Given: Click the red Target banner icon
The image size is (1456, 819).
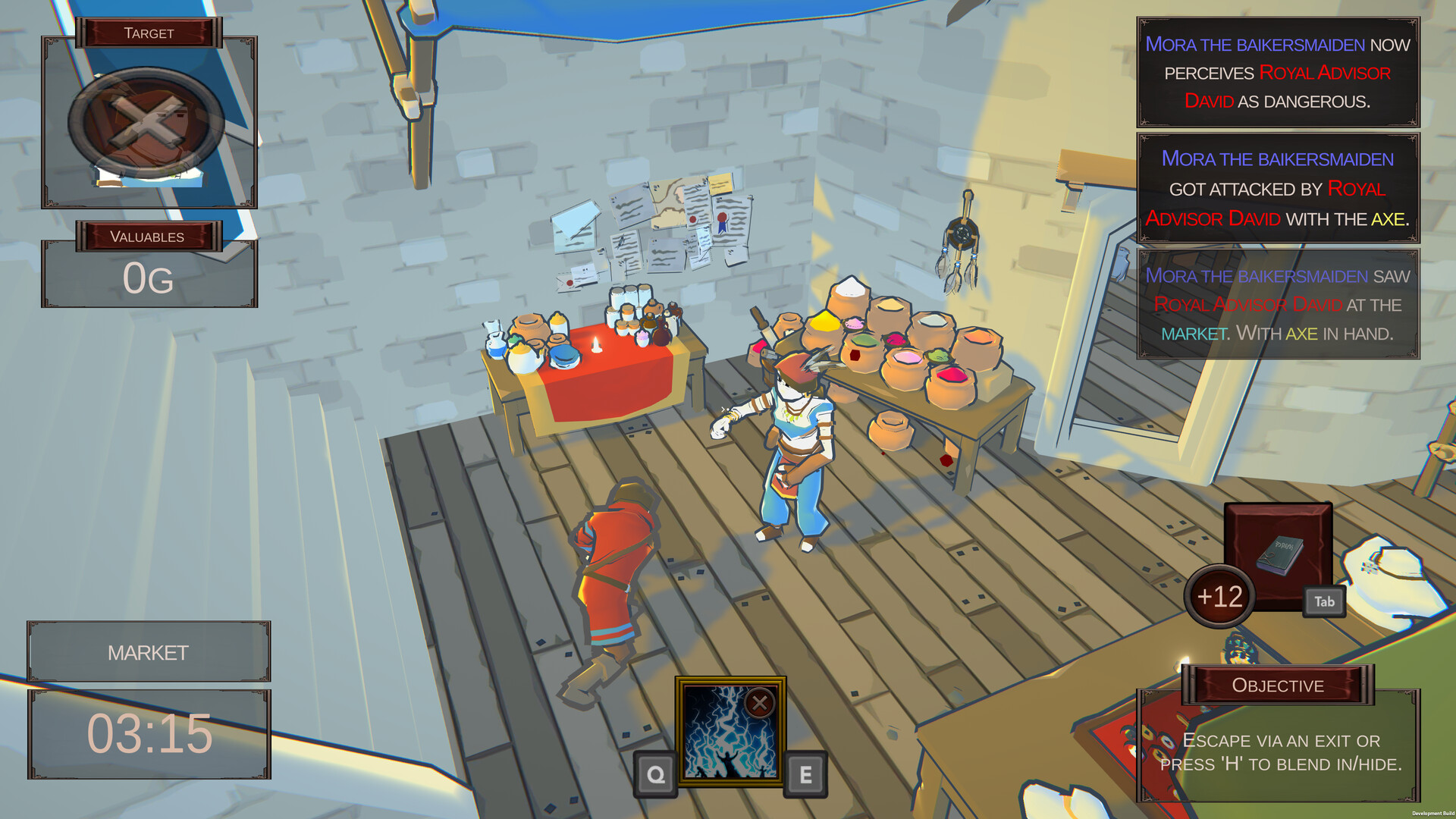Looking at the screenshot, I should pyautogui.click(x=149, y=33).
